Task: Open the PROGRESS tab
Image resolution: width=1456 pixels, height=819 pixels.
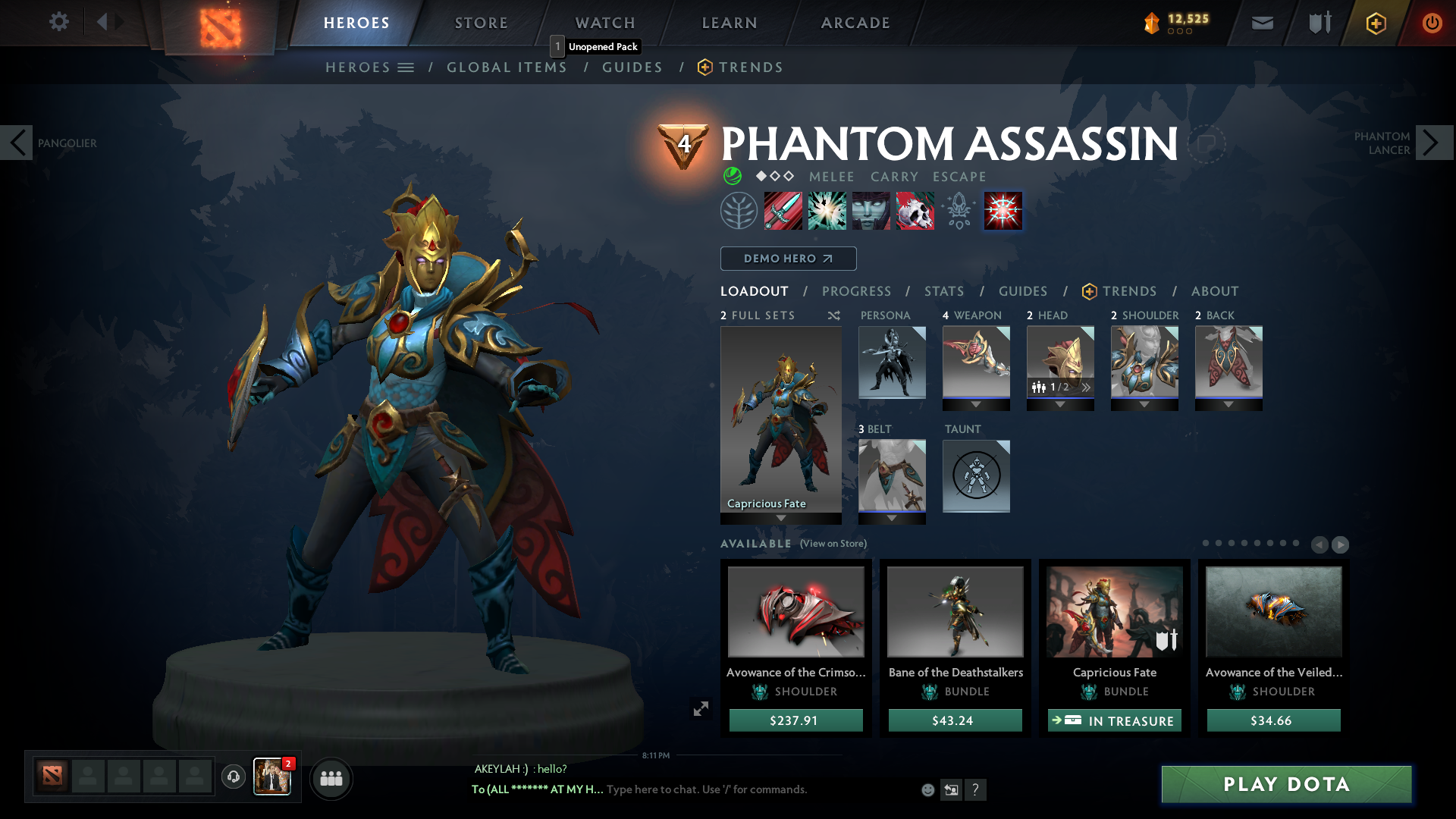Action: 857,291
